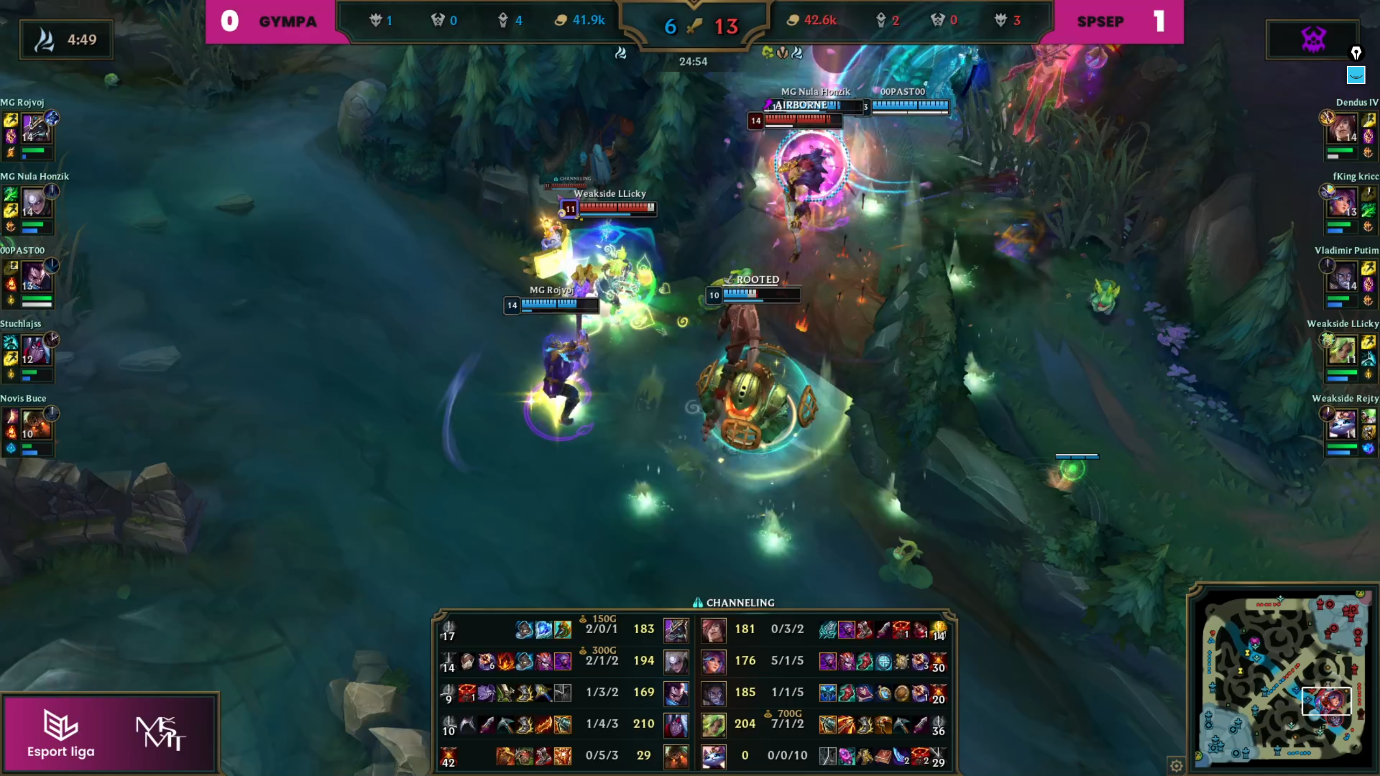Viewport: 1380px width, 776px height.
Task: Select MG Nula Honzik's champion portrait
Action: click(x=37, y=202)
